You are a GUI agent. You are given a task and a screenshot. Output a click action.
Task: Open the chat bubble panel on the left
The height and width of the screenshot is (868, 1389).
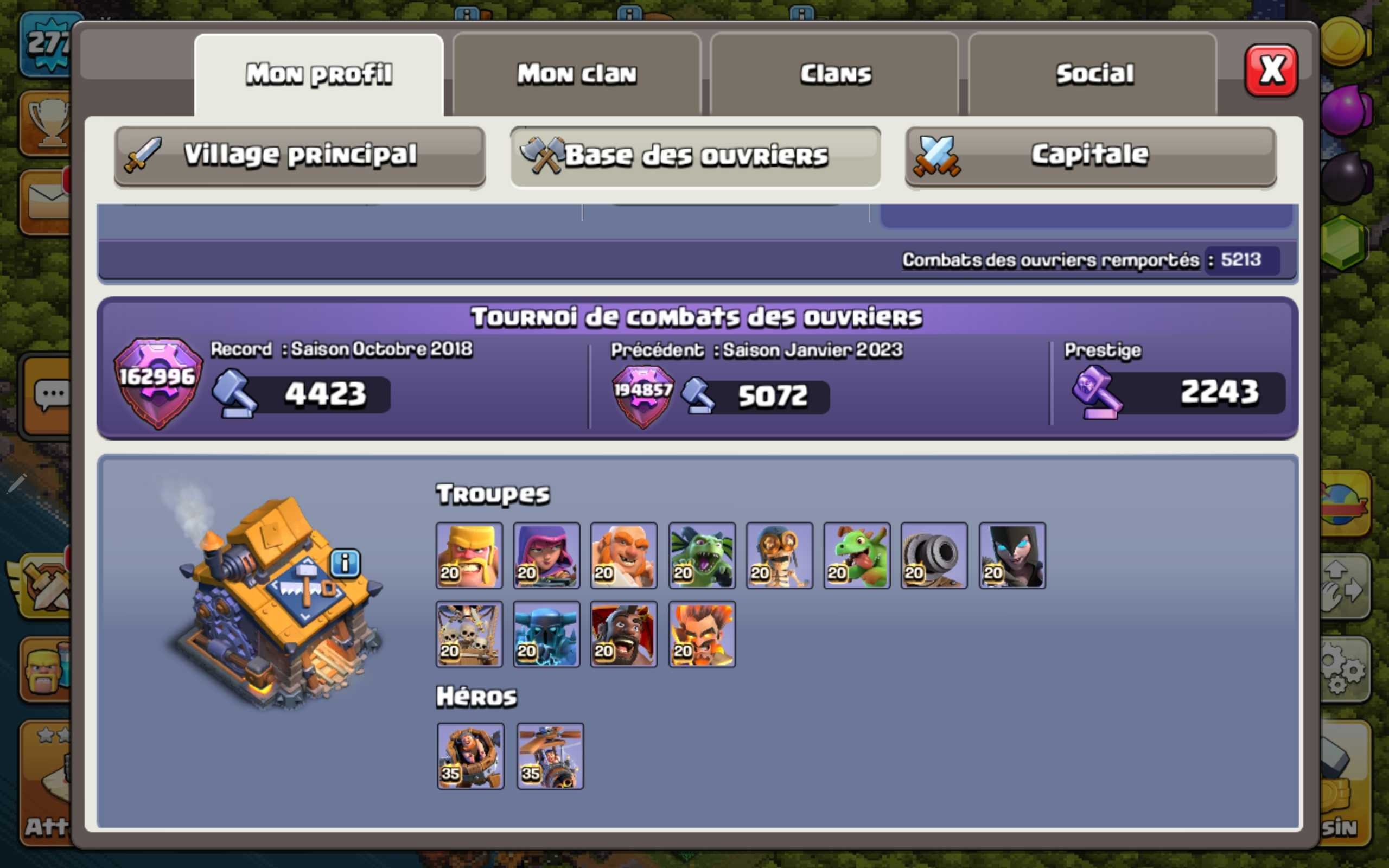[x=52, y=393]
